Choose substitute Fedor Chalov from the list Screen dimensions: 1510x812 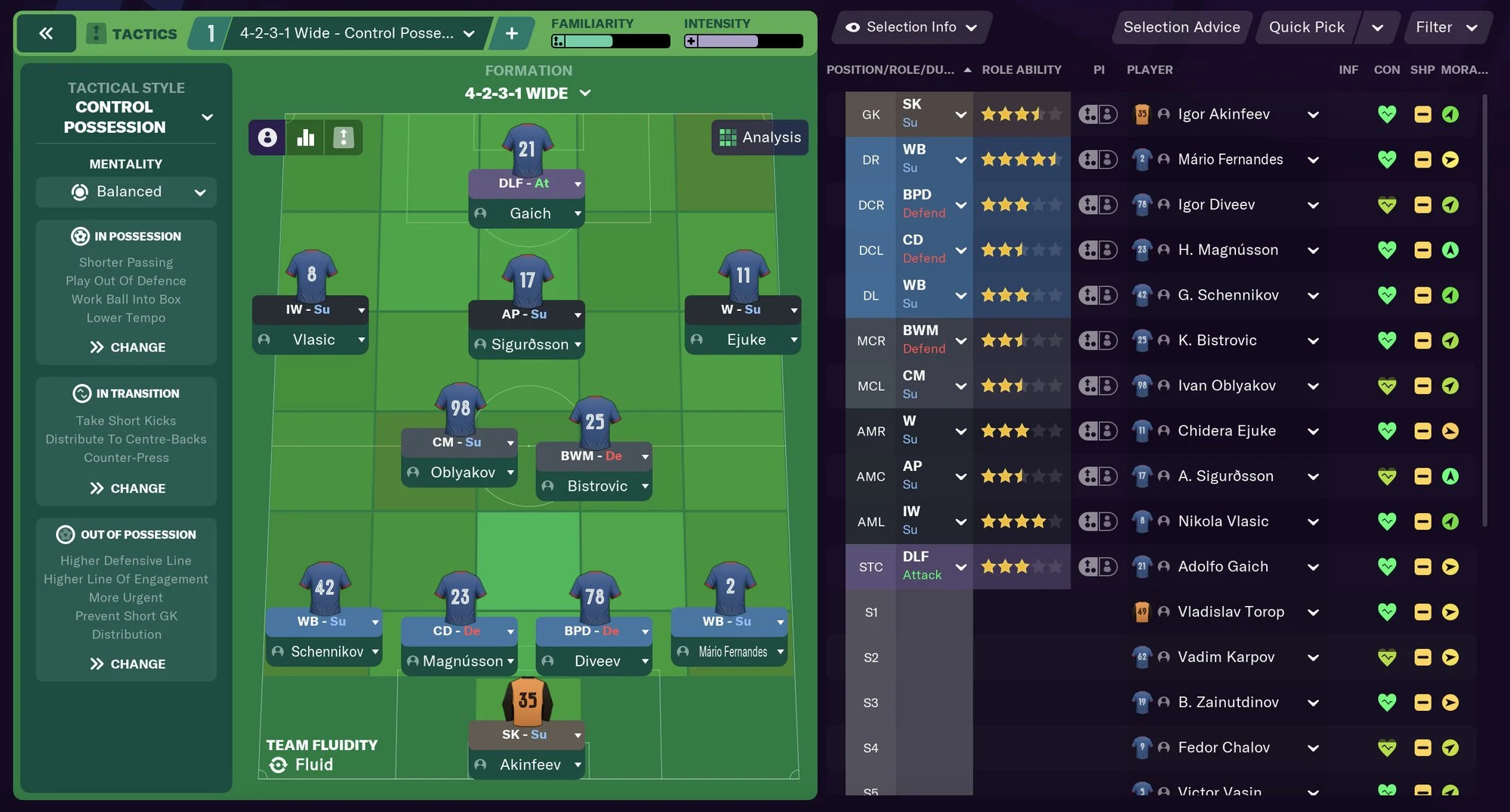point(1223,747)
